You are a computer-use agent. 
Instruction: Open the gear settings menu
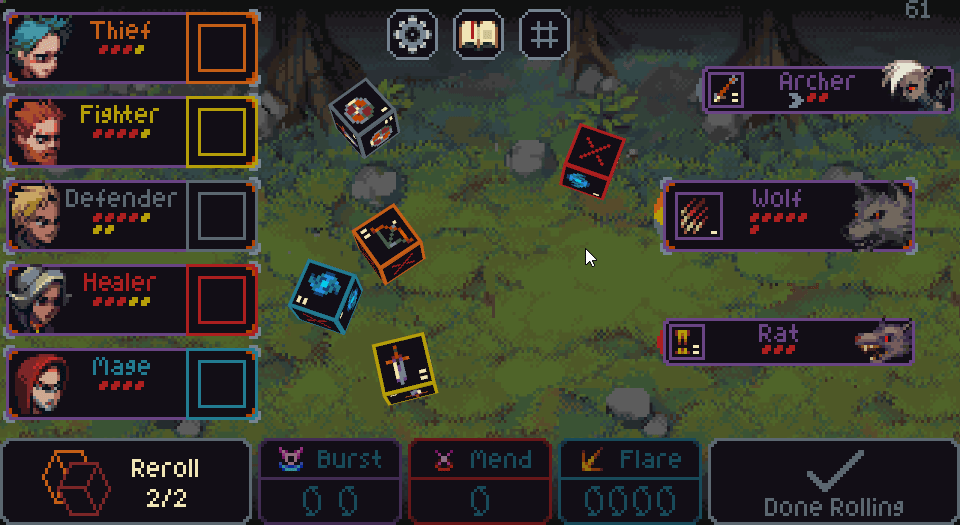(411, 34)
